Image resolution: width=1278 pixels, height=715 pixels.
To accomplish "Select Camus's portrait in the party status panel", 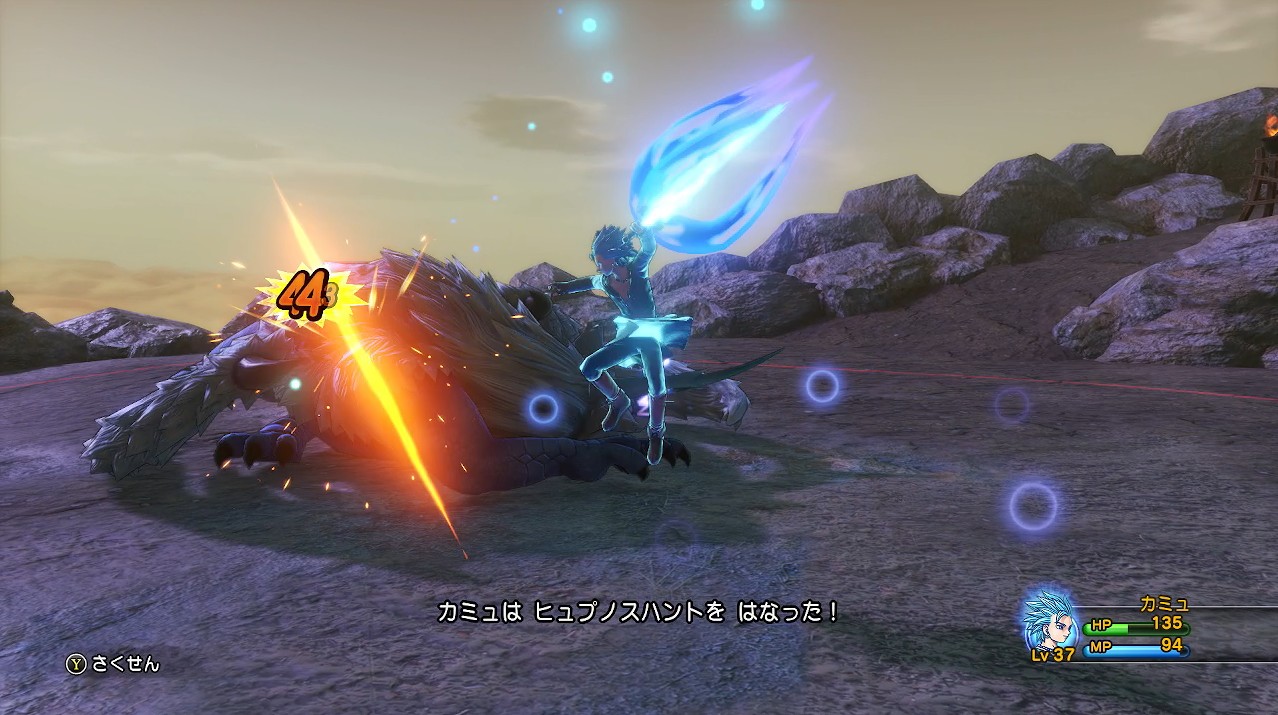I will pyautogui.click(x=1050, y=620).
